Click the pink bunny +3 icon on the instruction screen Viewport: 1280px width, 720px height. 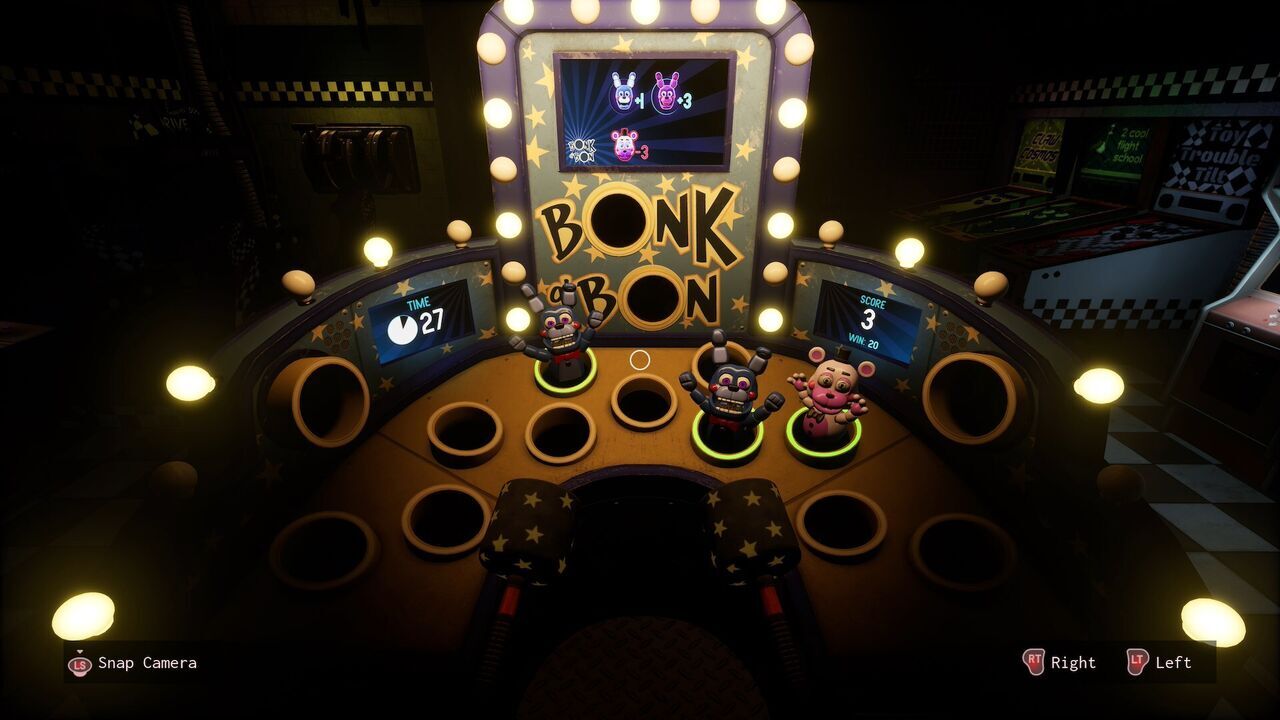[x=668, y=91]
